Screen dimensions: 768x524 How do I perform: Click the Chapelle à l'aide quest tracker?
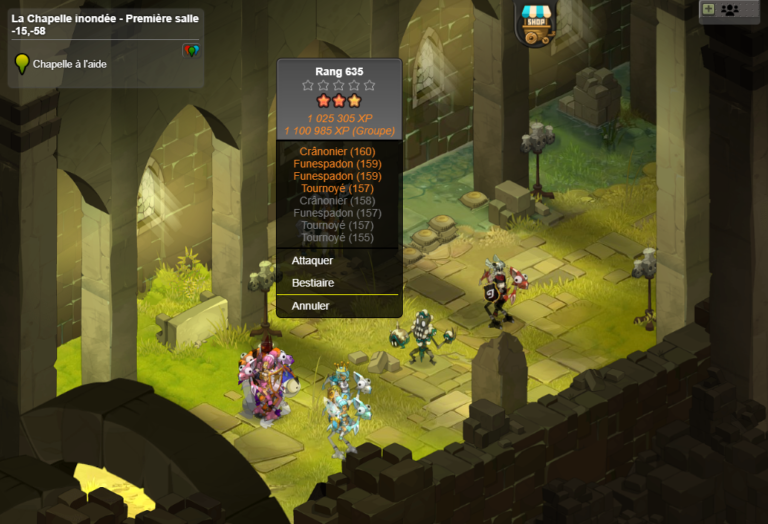pos(68,64)
